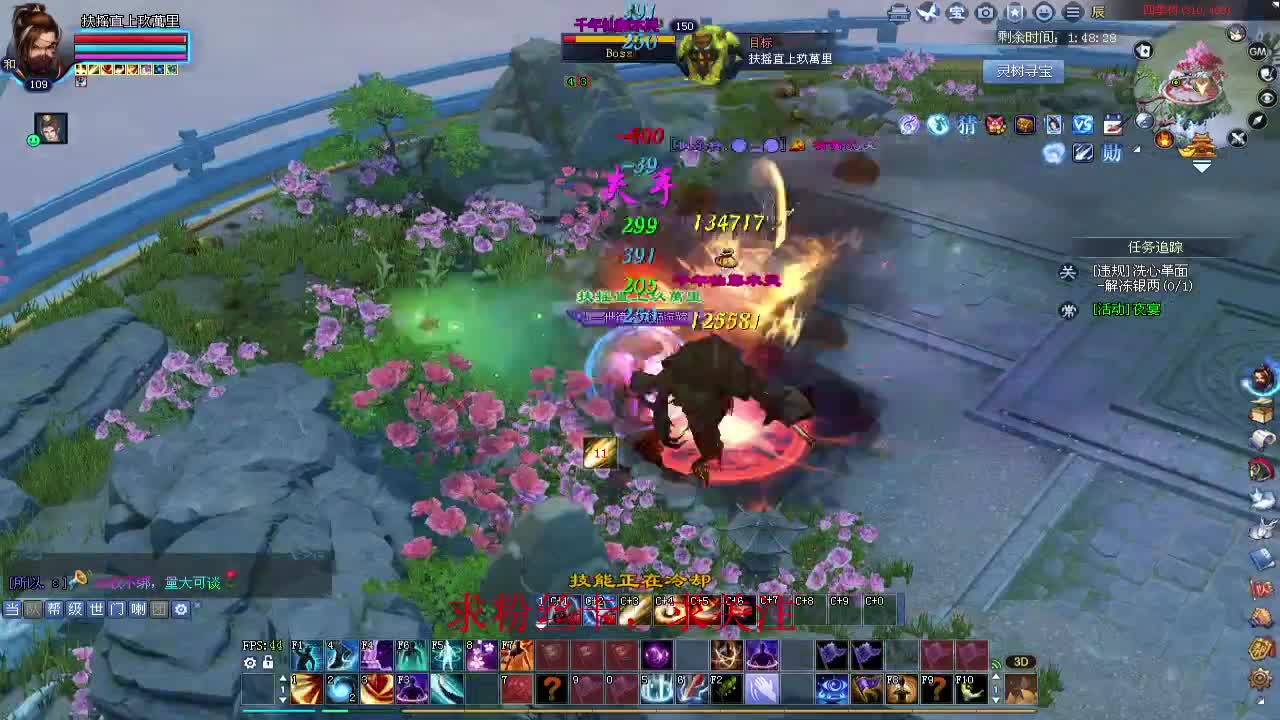Switch to the 帮 guild chat channel

coord(54,609)
